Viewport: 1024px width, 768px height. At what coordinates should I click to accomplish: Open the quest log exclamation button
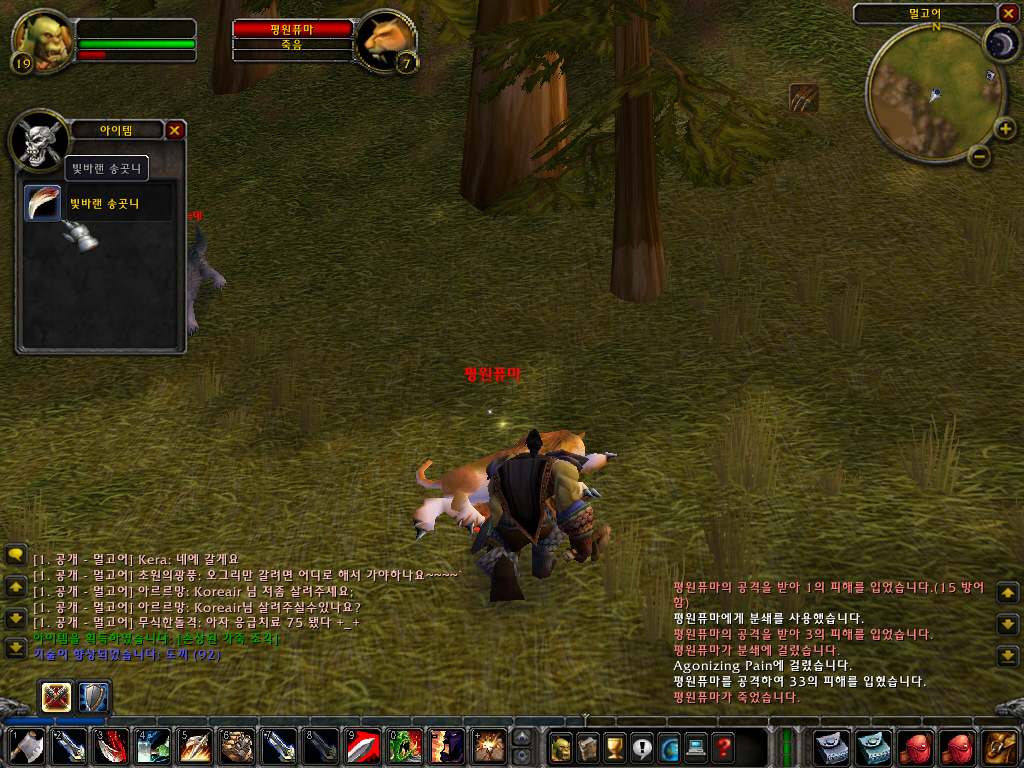(x=642, y=747)
